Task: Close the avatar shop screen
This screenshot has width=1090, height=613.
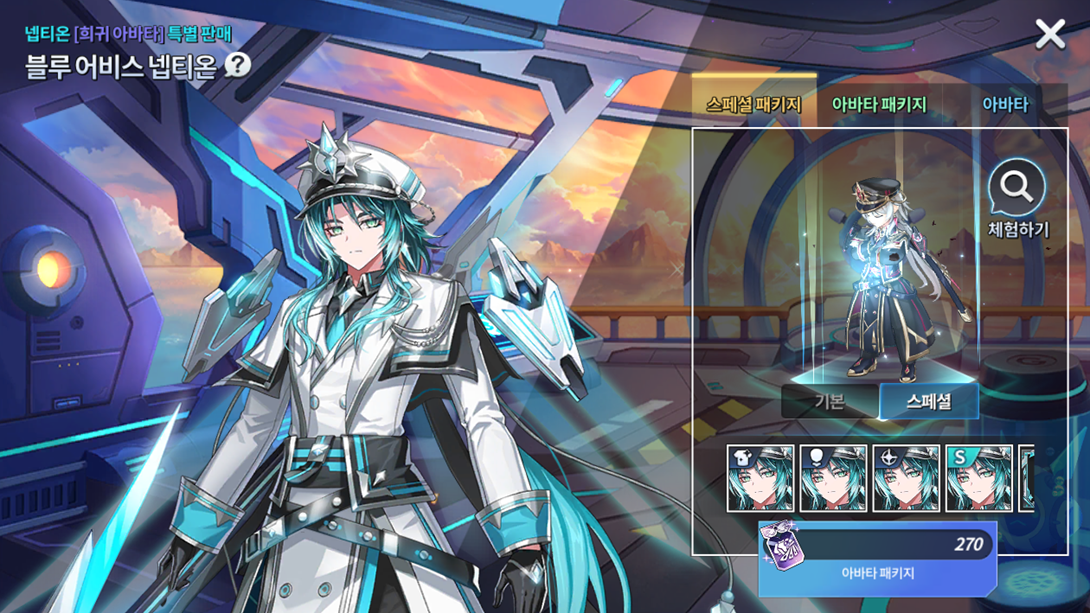Action: tap(1050, 34)
